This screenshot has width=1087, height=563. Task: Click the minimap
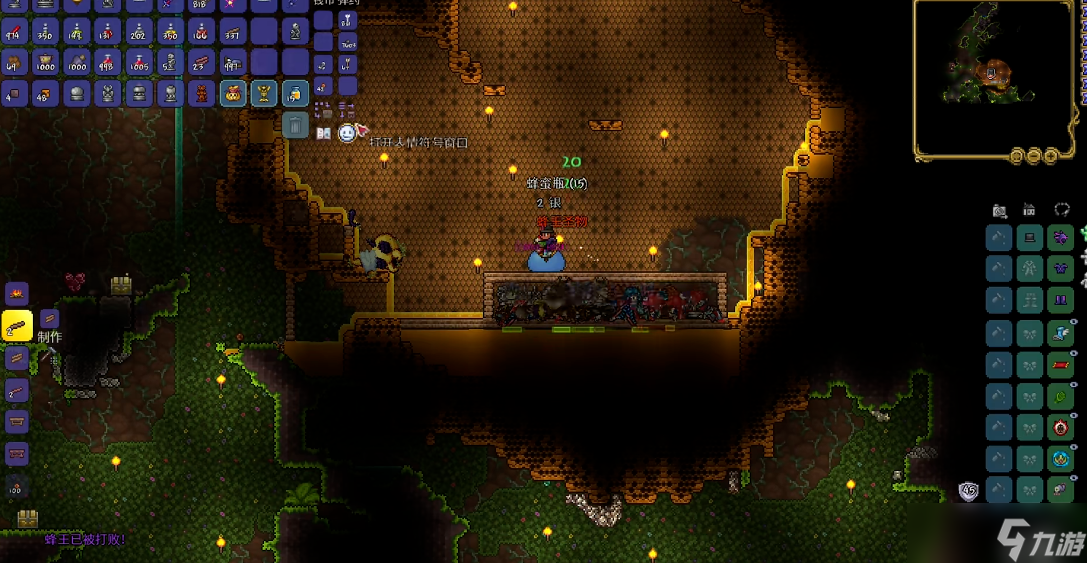(993, 79)
